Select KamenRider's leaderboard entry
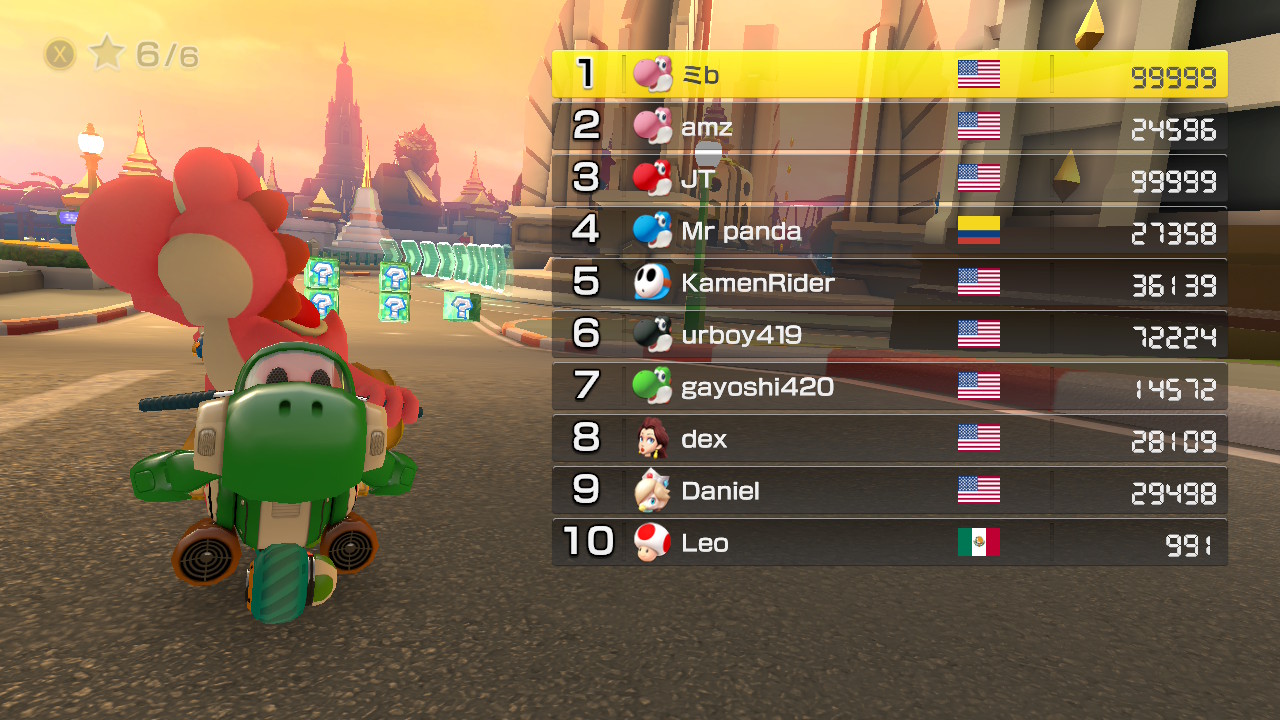 890,283
